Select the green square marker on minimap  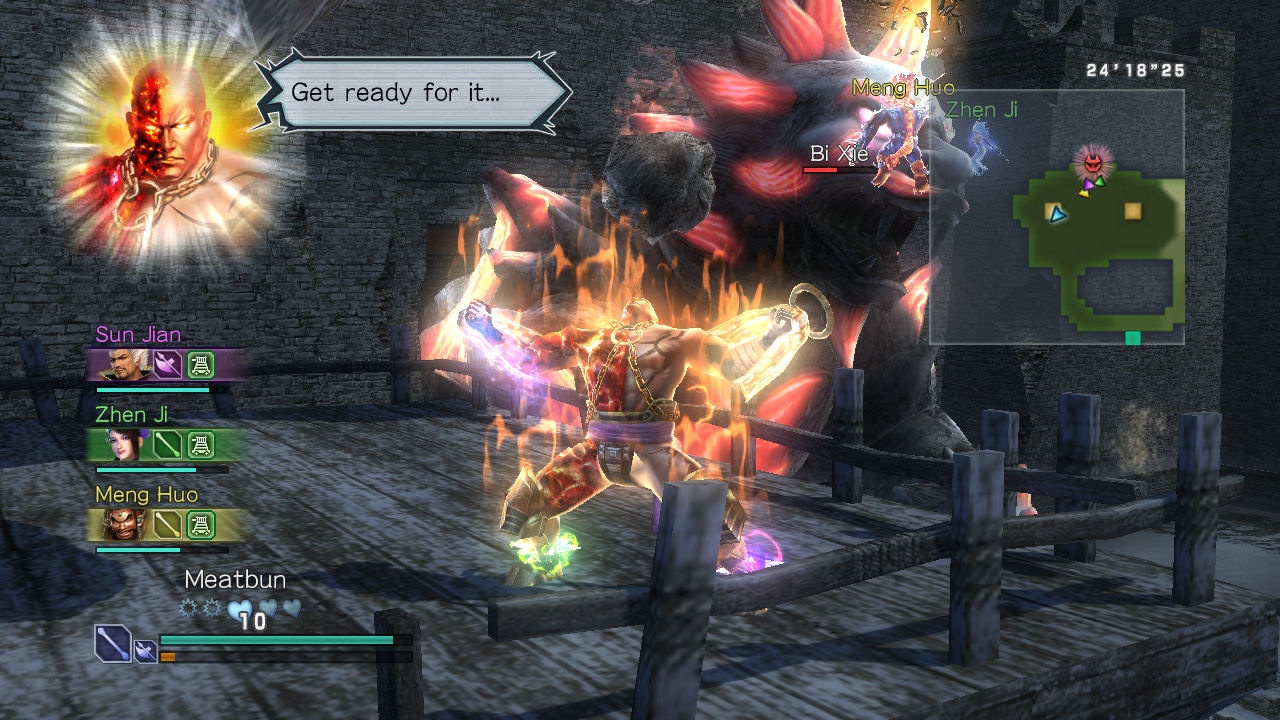pos(1132,338)
